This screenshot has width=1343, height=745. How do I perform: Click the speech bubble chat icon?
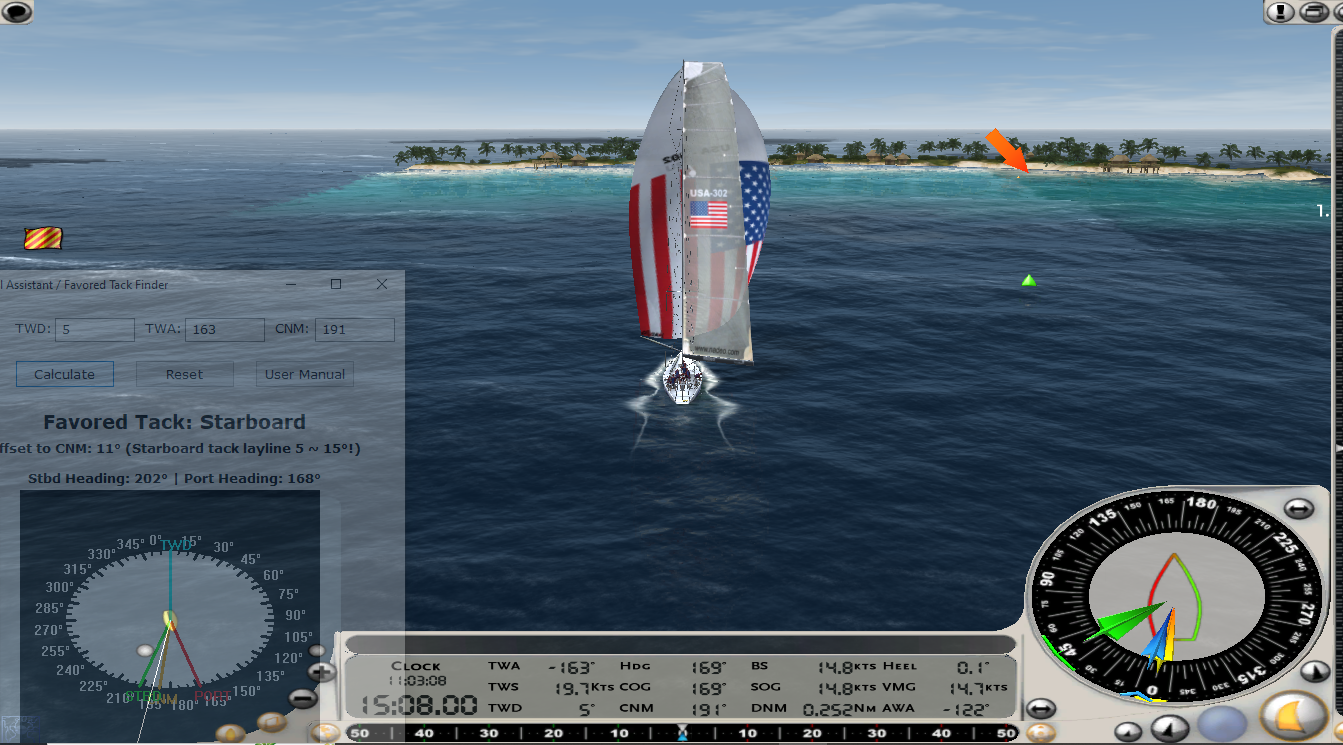(x=17, y=12)
